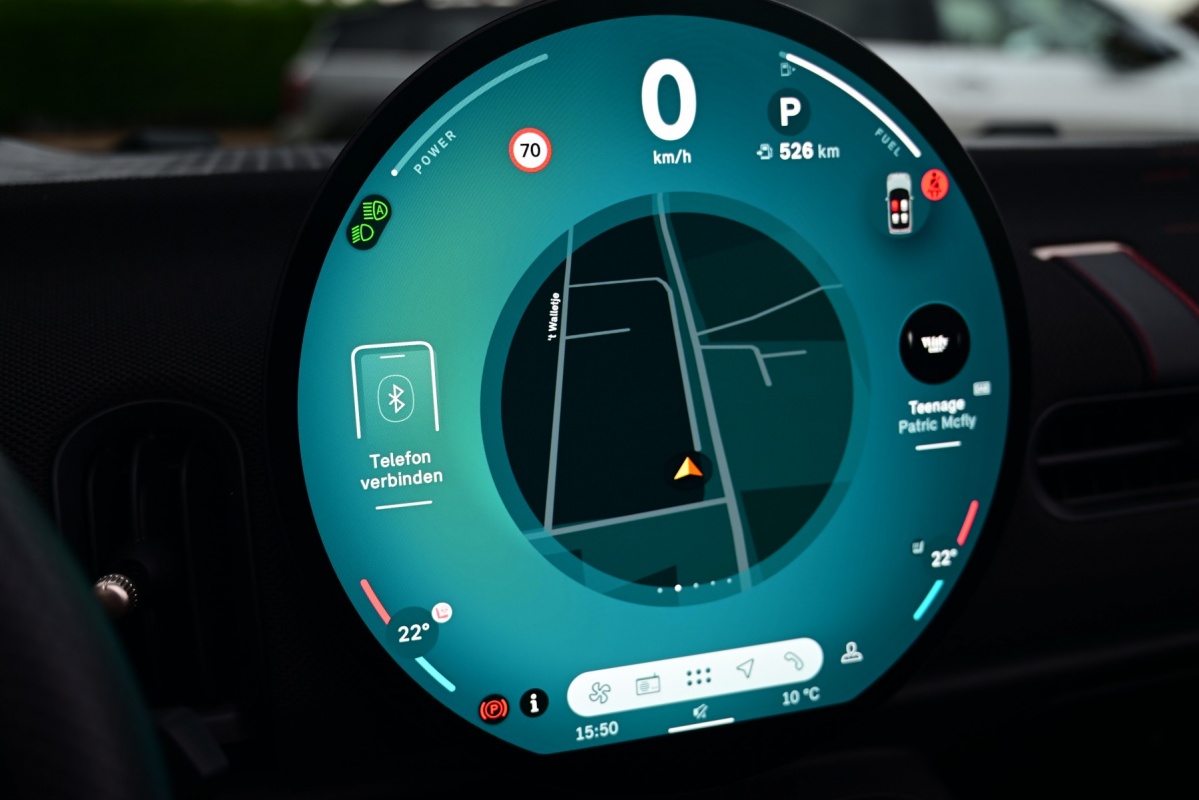Select the 70 speed limit sign
Image resolution: width=1199 pixels, height=800 pixels.
tap(530, 151)
